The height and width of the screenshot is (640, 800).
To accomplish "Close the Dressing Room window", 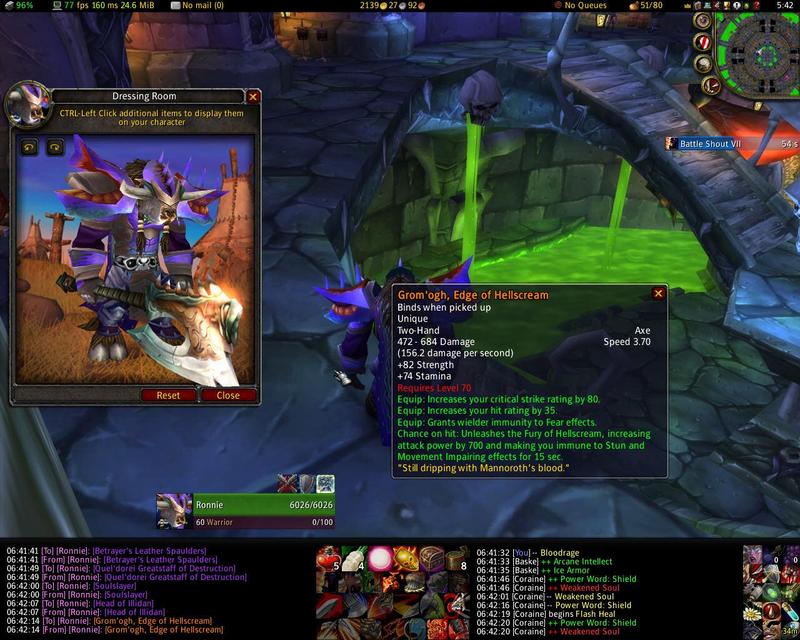I will [253, 97].
